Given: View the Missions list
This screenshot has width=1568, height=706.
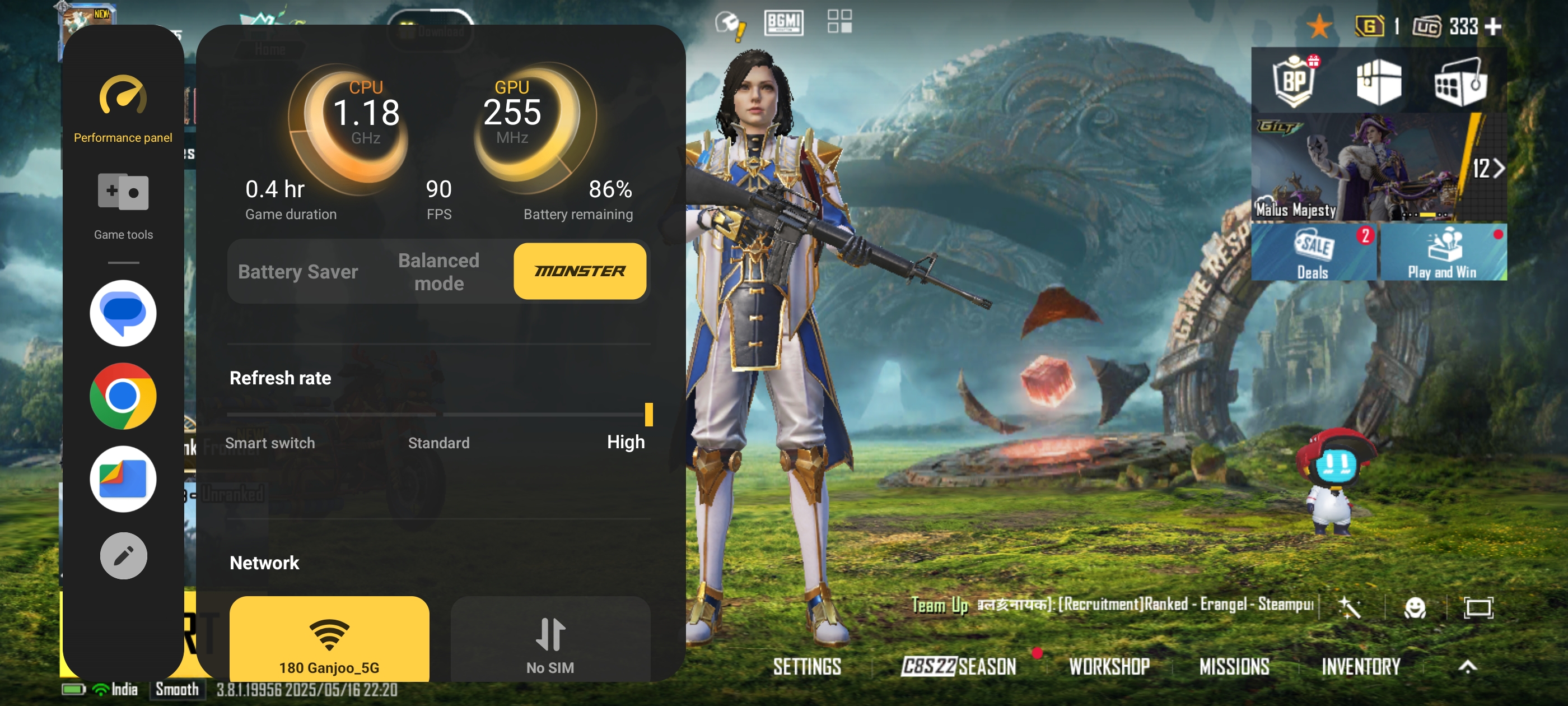Looking at the screenshot, I should (1234, 666).
